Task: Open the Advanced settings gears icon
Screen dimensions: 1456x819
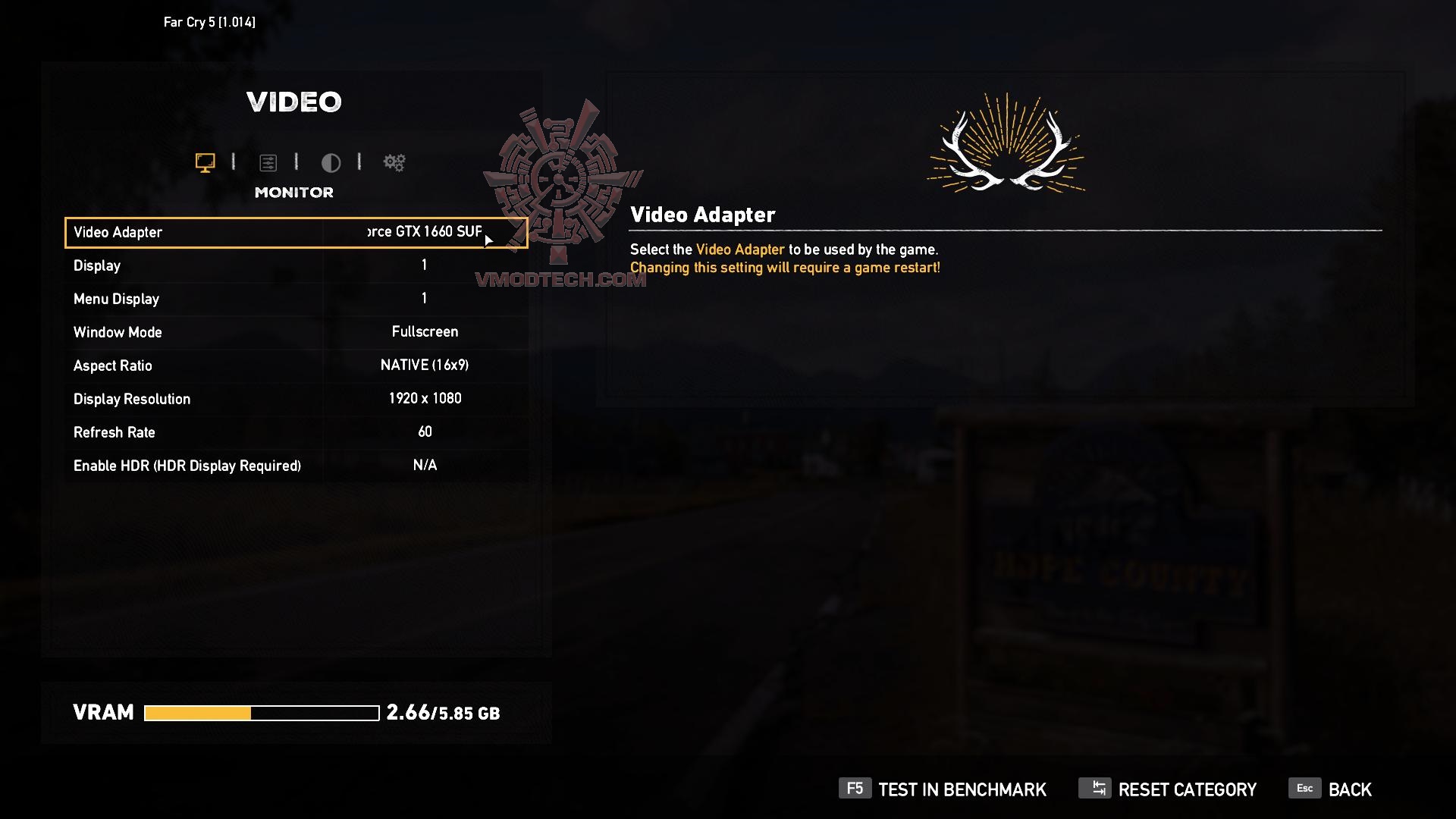Action: pos(394,162)
